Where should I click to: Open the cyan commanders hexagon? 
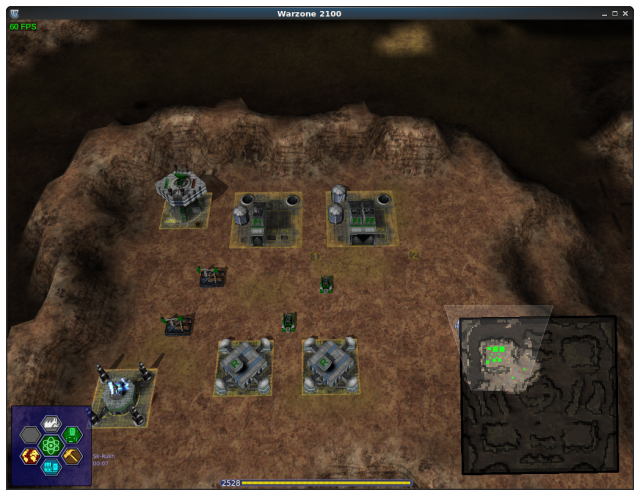coord(51,467)
